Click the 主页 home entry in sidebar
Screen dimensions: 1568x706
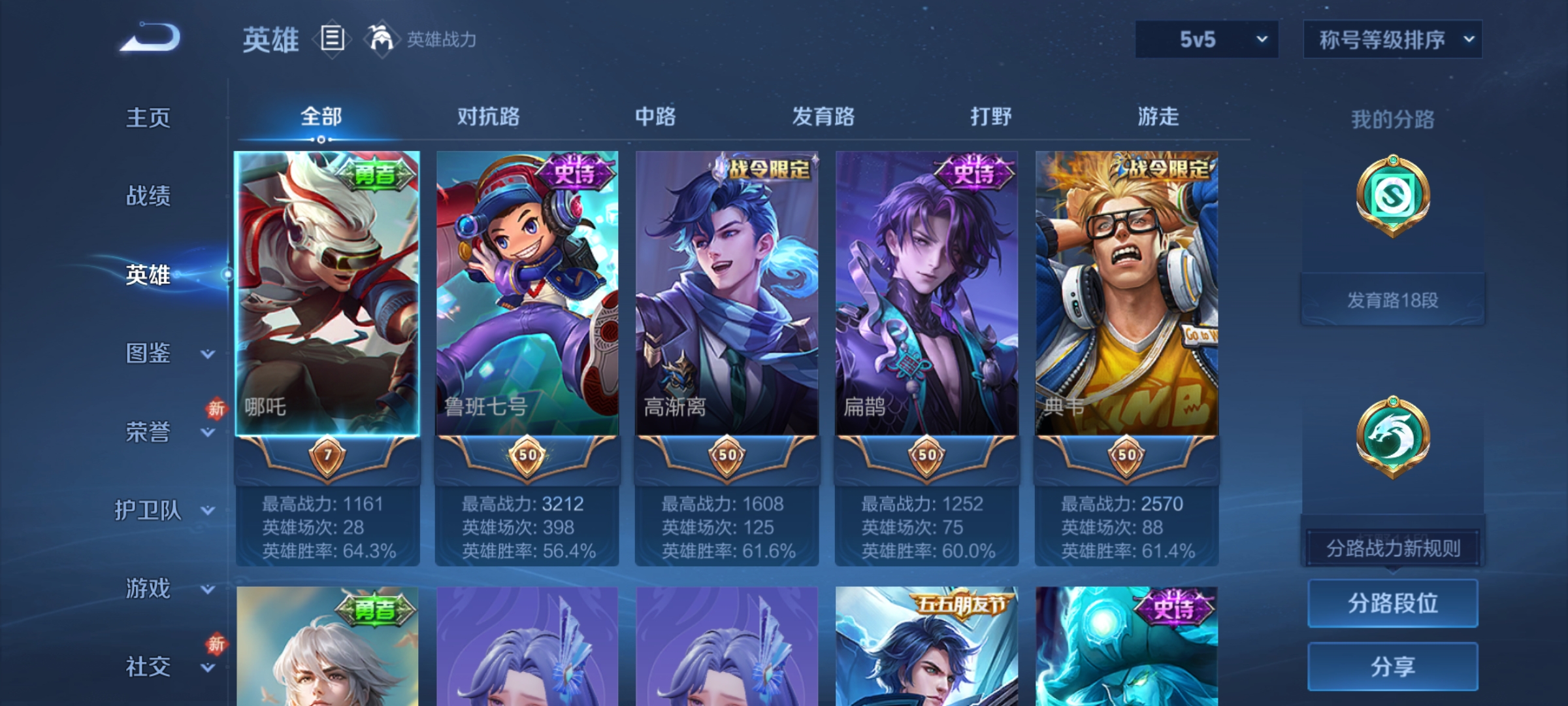tap(148, 118)
